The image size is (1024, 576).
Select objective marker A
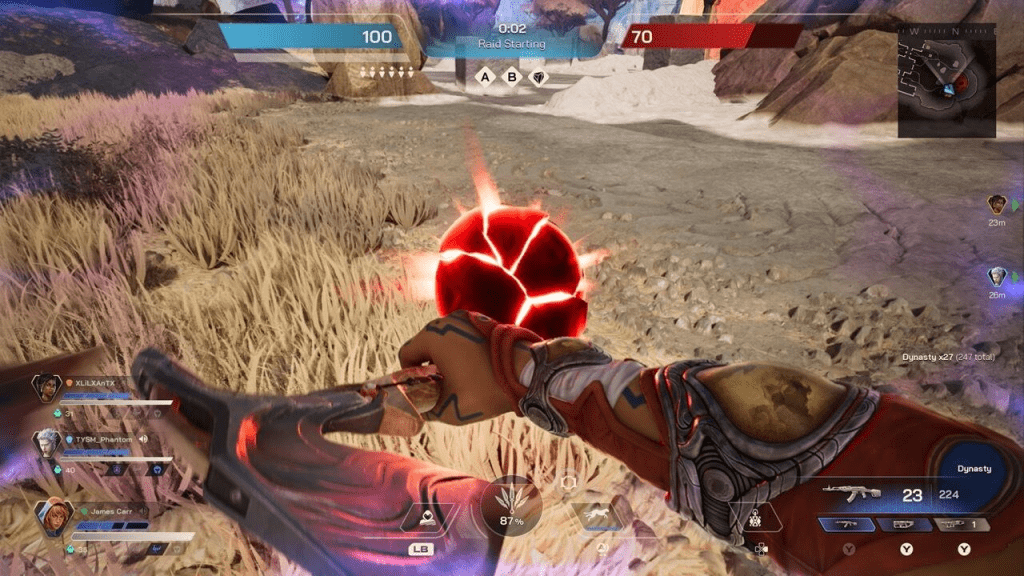click(x=485, y=77)
